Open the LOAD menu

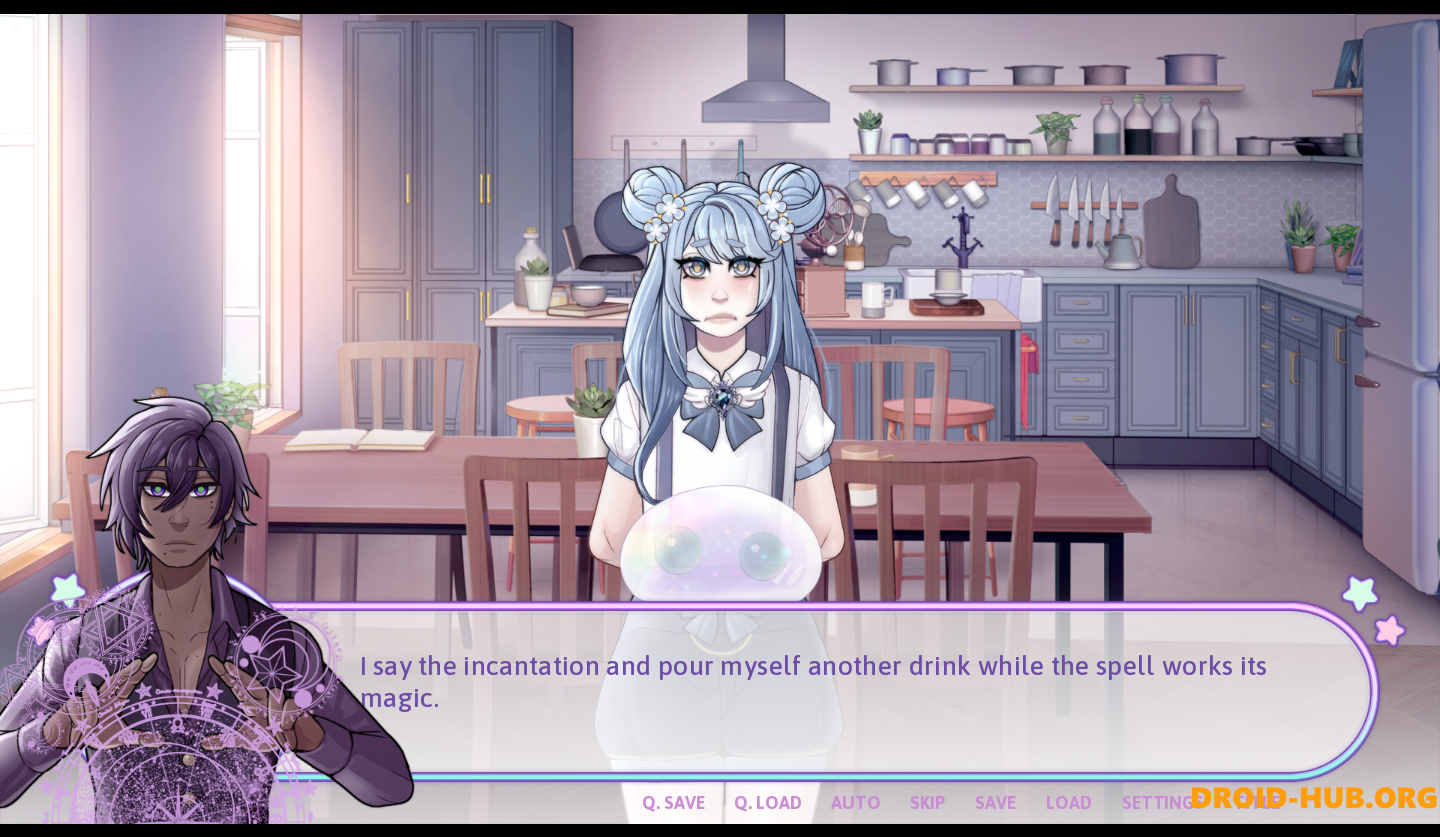coord(1068,802)
